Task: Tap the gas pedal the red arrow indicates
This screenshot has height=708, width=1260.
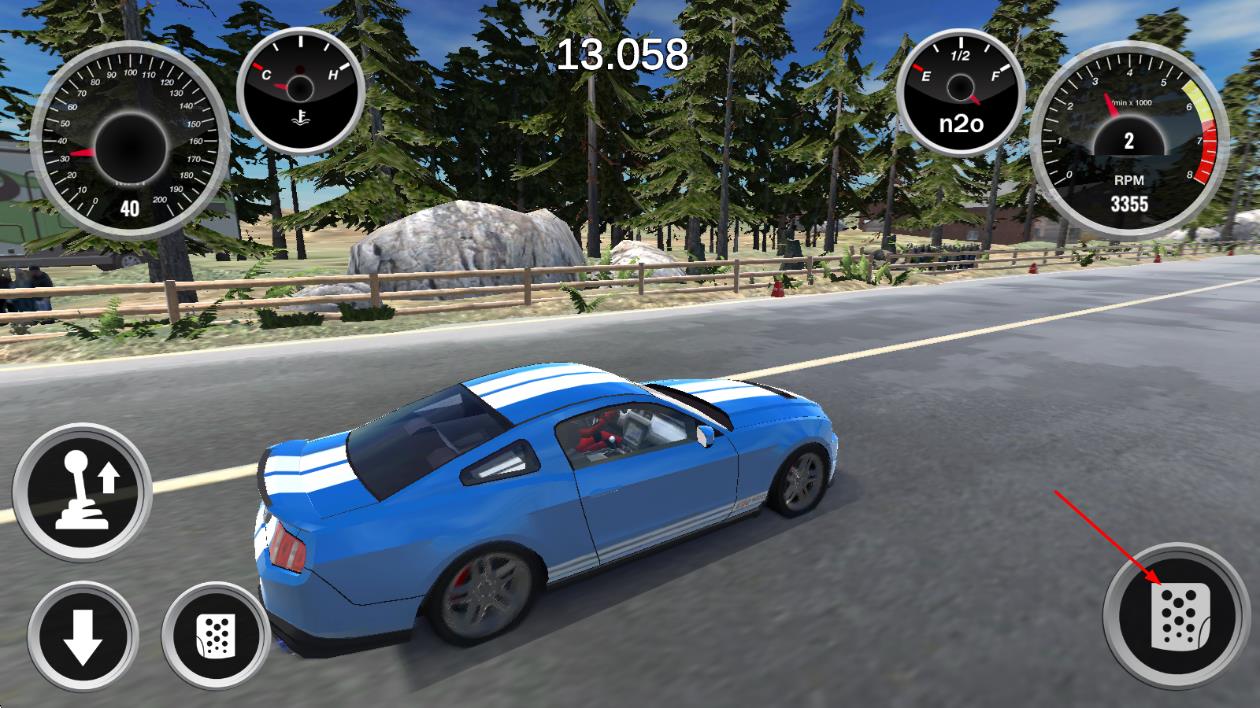Action: tap(1175, 615)
